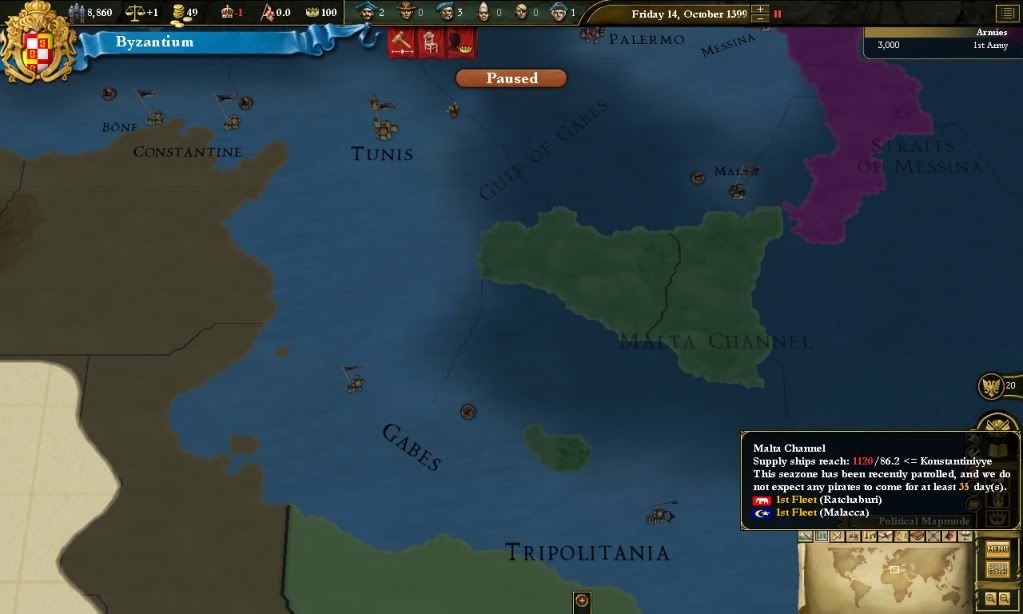Click the gold coins treasury display
This screenshot has width=1023, height=614.
(x=185, y=13)
